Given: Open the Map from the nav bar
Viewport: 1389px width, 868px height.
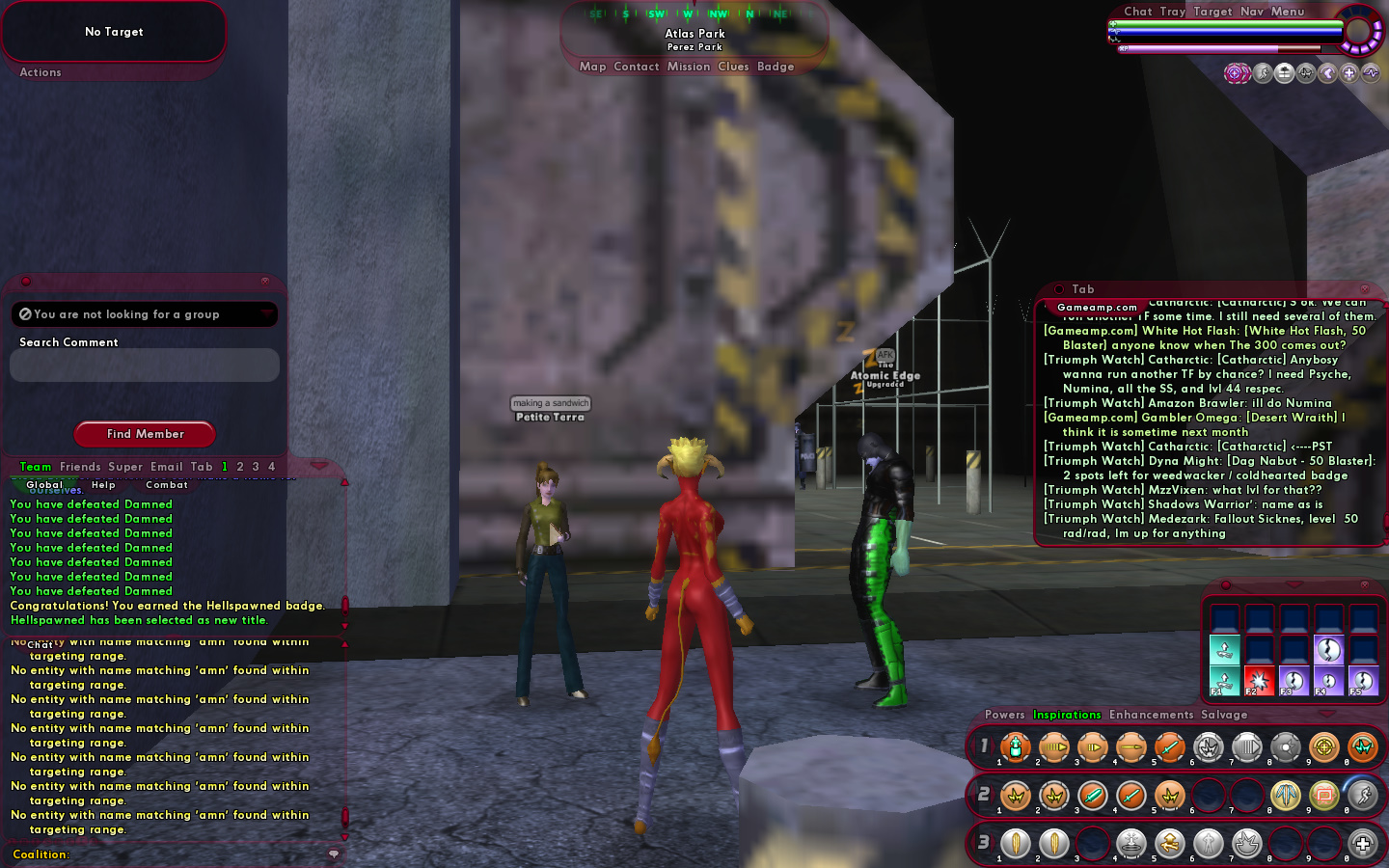Looking at the screenshot, I should [x=592, y=67].
